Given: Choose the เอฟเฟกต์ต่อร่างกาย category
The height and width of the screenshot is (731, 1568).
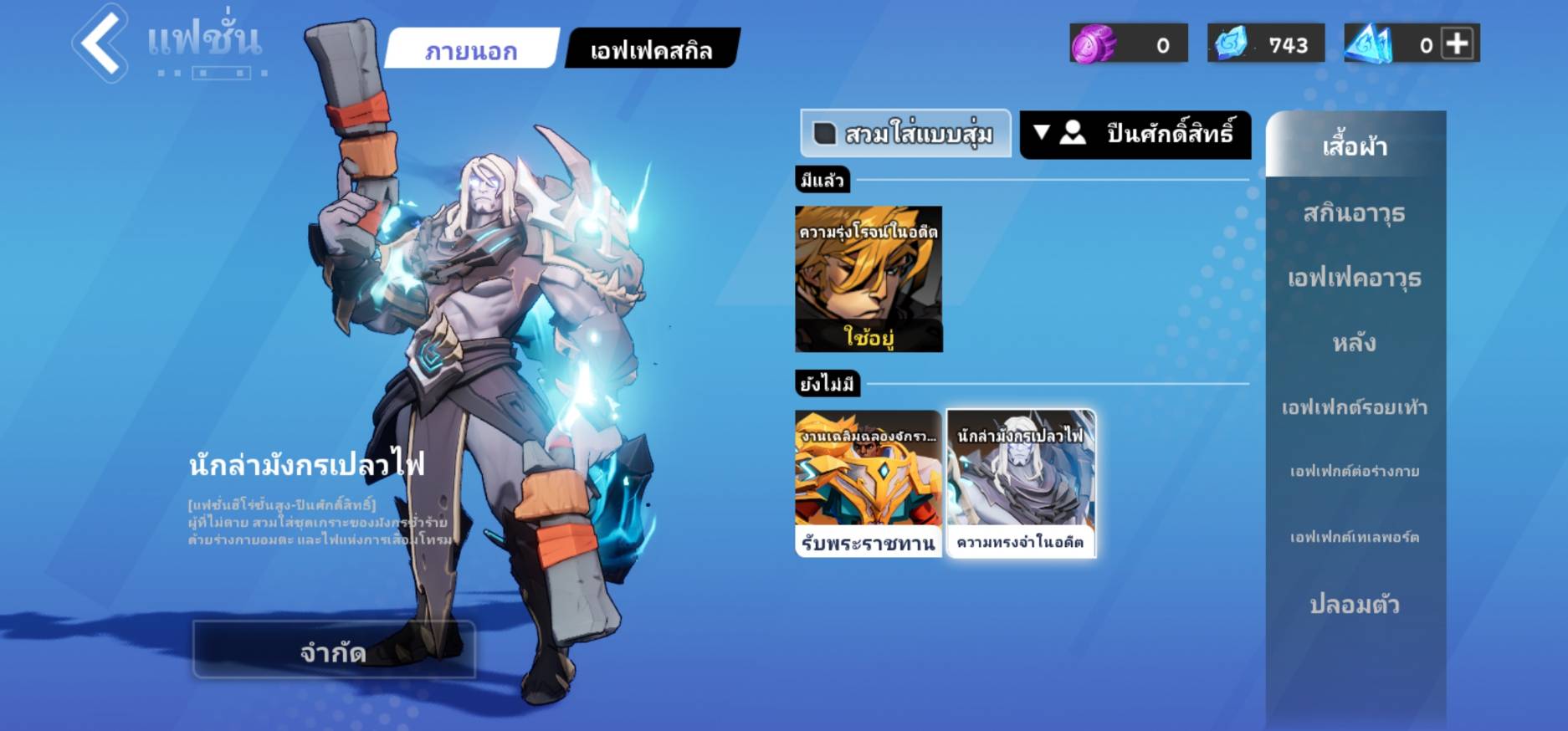Looking at the screenshot, I should (1355, 472).
